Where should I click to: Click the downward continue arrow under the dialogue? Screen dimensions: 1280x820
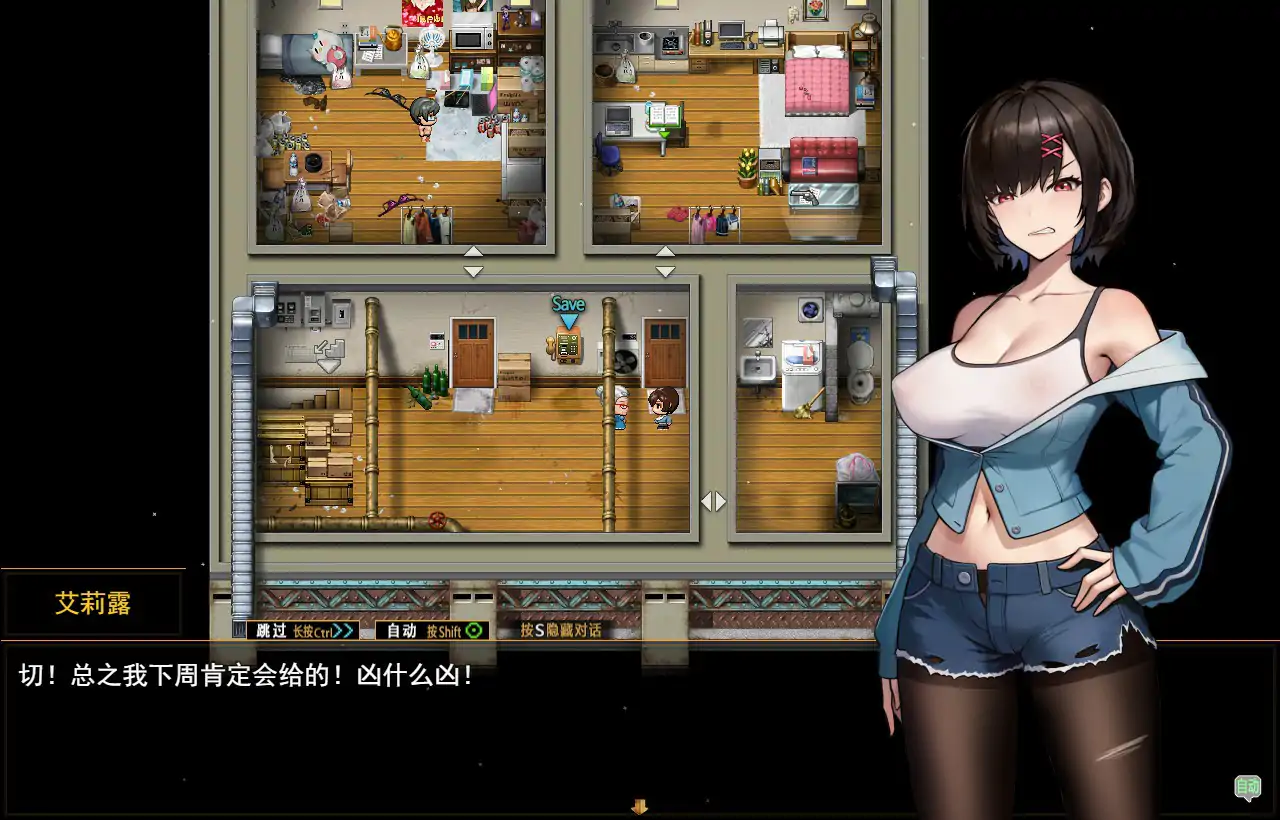pyautogui.click(x=640, y=807)
